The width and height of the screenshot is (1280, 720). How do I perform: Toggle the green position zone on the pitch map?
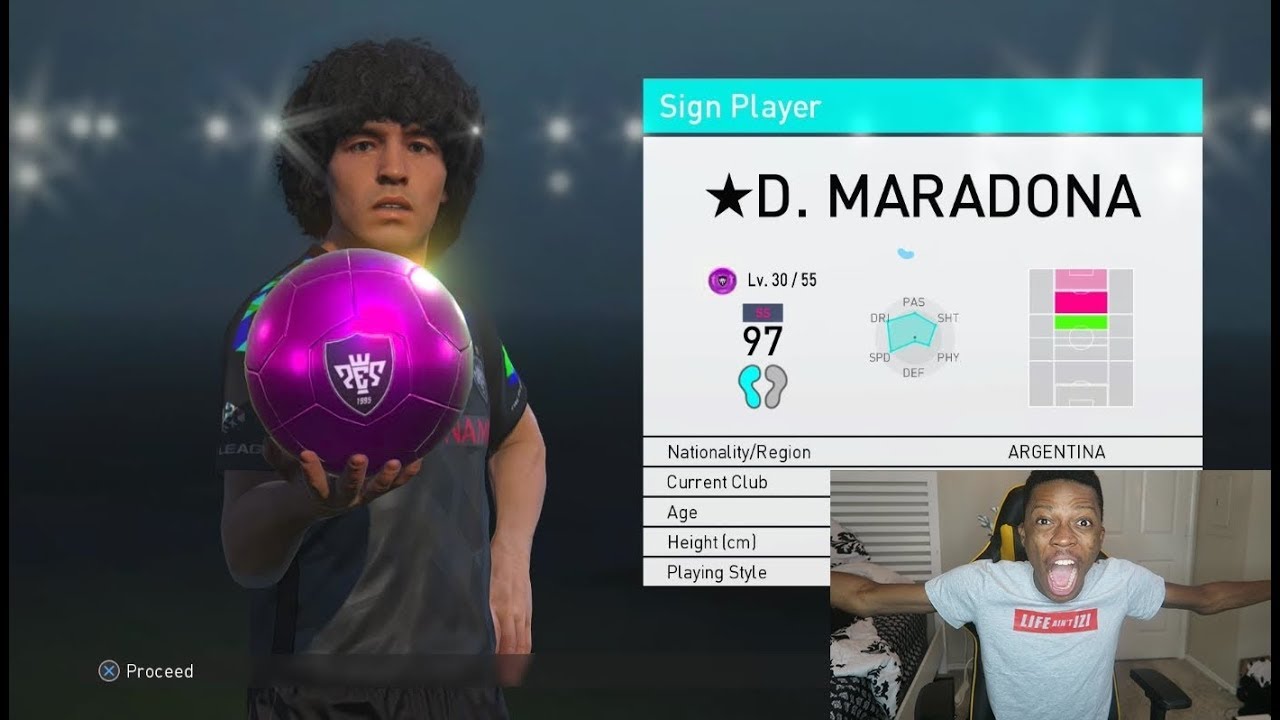[1082, 320]
